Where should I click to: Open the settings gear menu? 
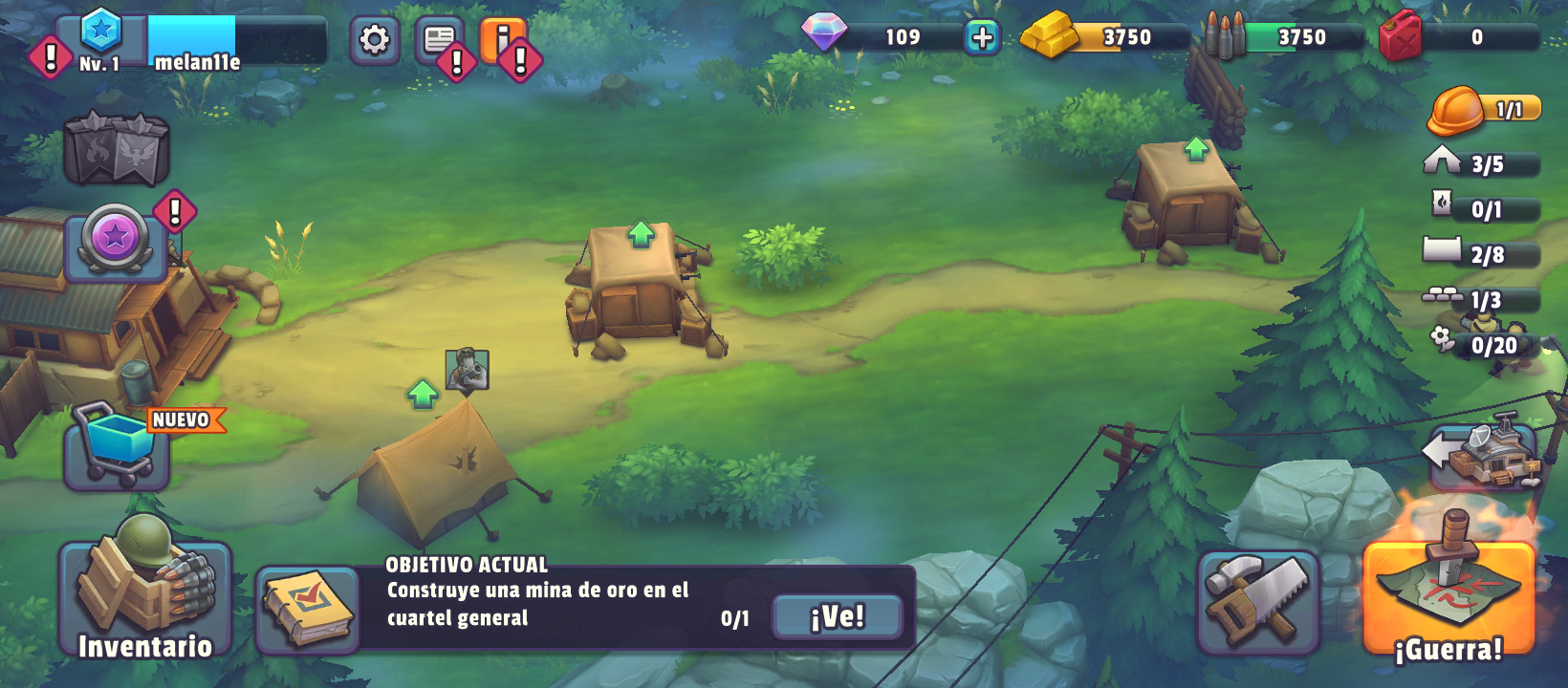(x=374, y=40)
